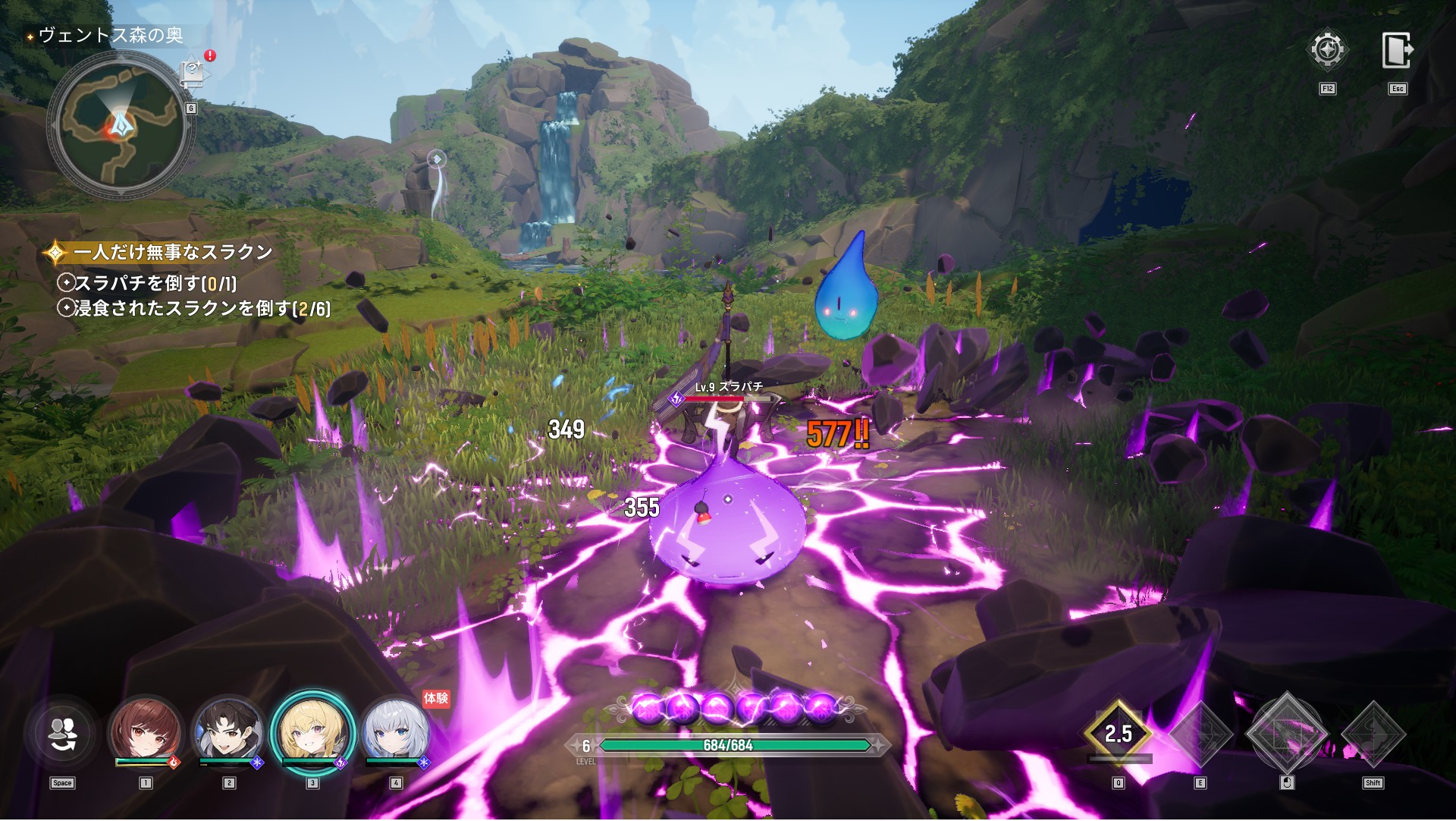Viewport: 1456px width, 821px height.
Task: Click the party swap icon
Action: (62, 733)
